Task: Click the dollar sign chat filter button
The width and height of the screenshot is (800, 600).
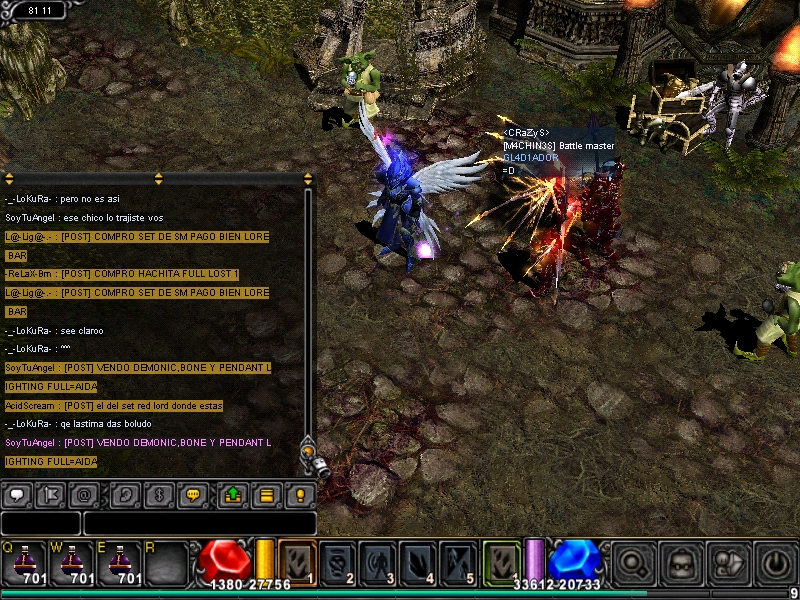Action: 160,494
